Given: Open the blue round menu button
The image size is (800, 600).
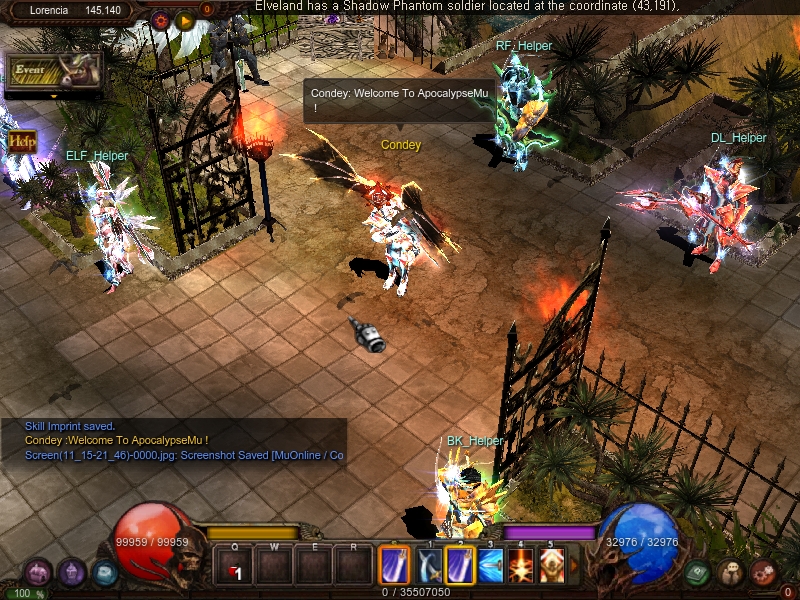Looking at the screenshot, I should click(104, 573).
